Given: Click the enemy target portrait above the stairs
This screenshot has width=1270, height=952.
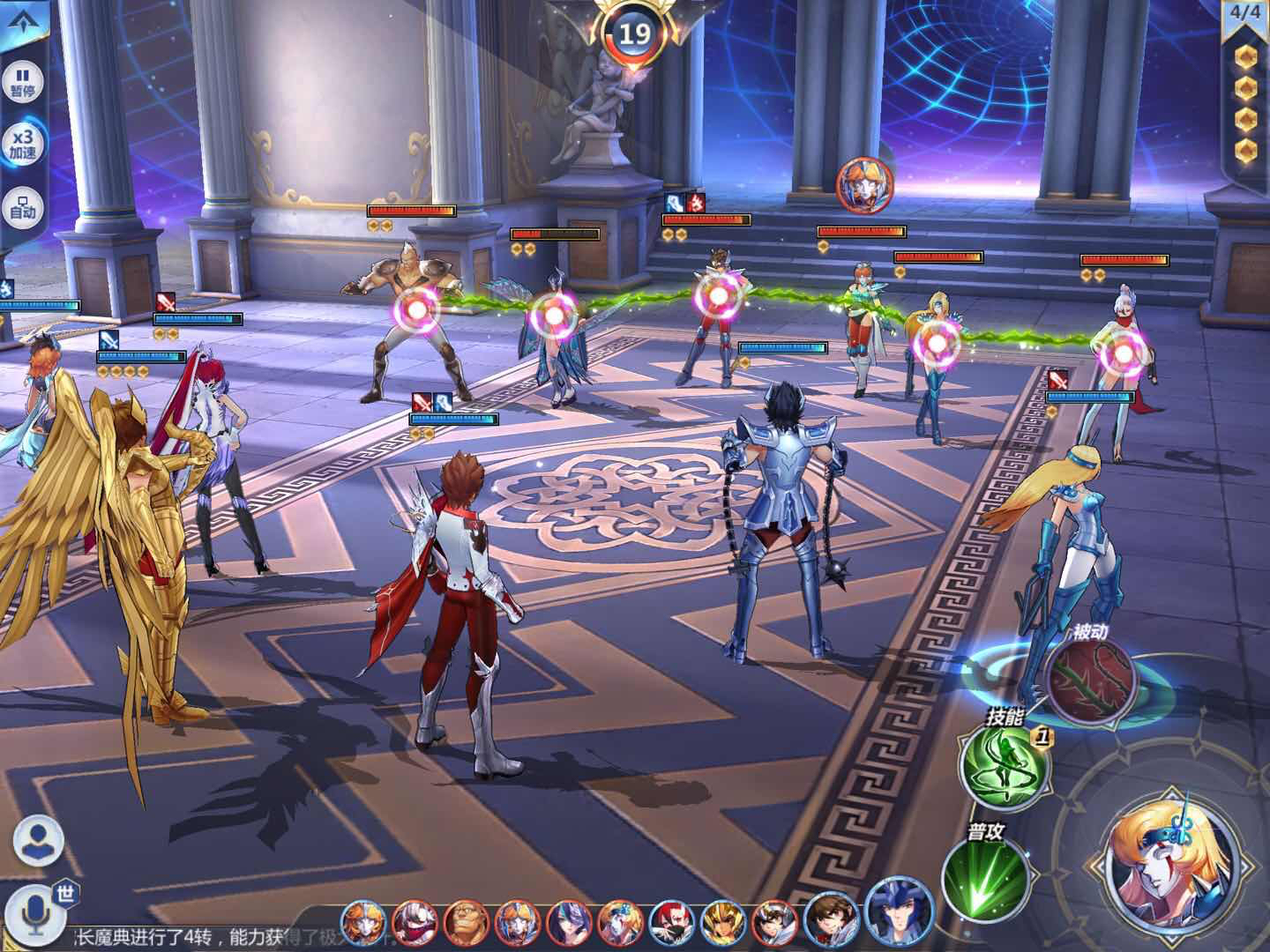Looking at the screenshot, I should [863, 183].
